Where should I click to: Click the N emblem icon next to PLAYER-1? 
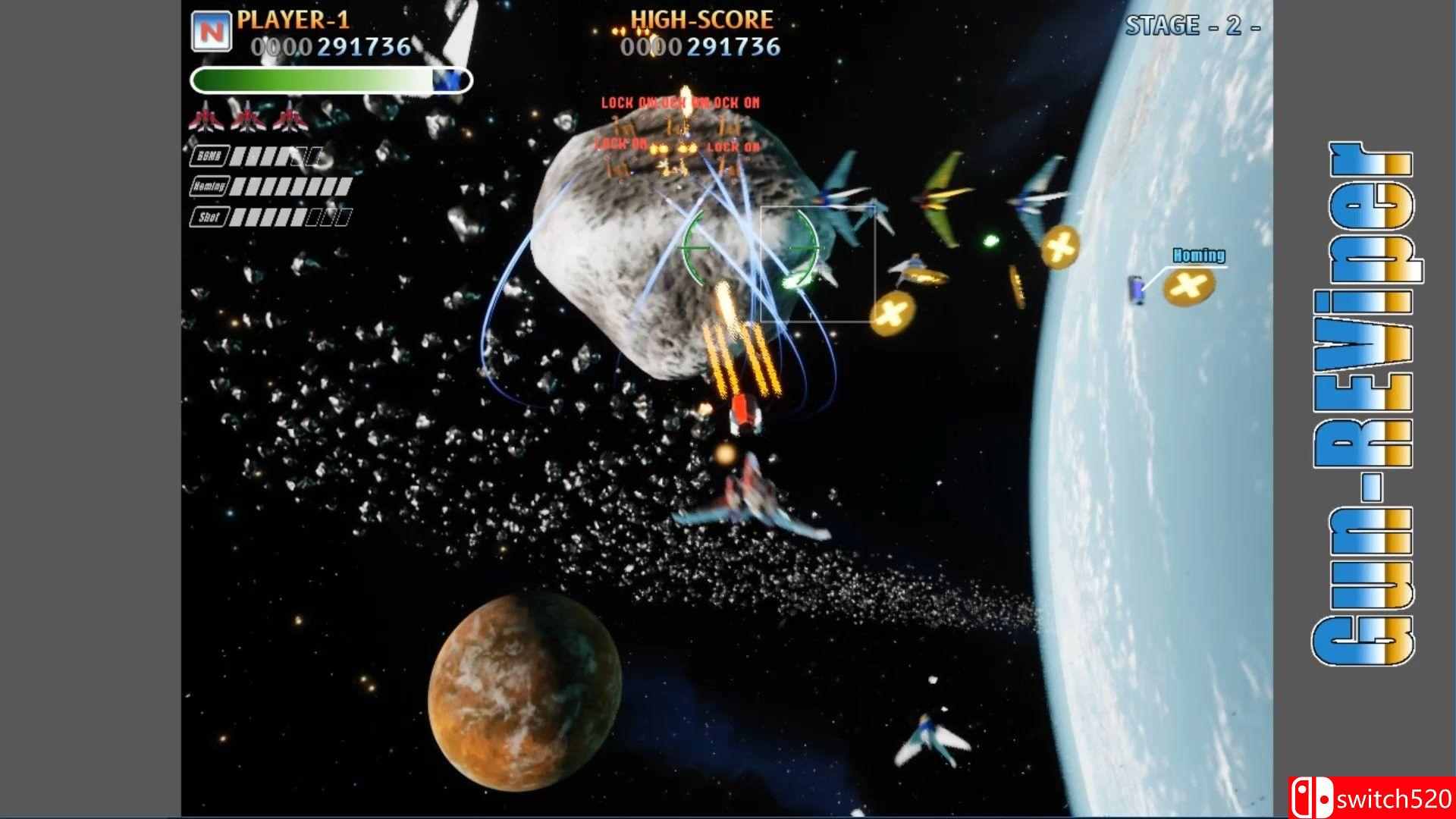212,32
